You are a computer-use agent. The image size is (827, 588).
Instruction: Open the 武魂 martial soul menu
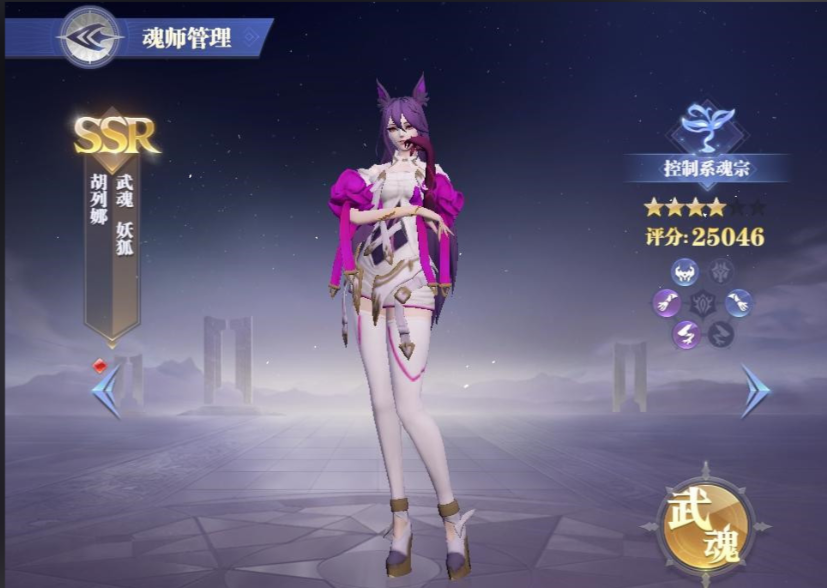(x=705, y=526)
